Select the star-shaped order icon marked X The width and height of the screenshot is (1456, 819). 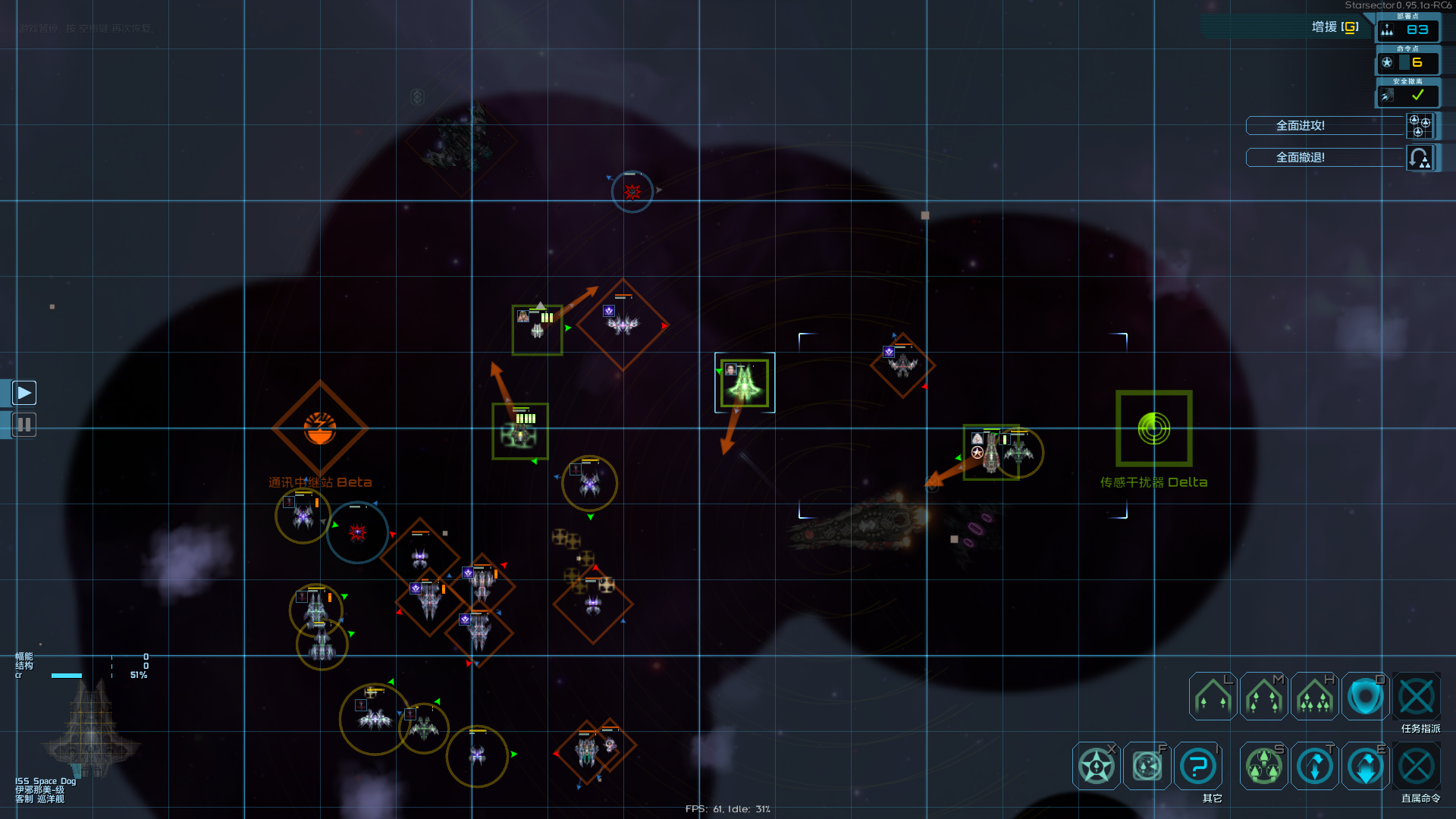(x=1097, y=766)
